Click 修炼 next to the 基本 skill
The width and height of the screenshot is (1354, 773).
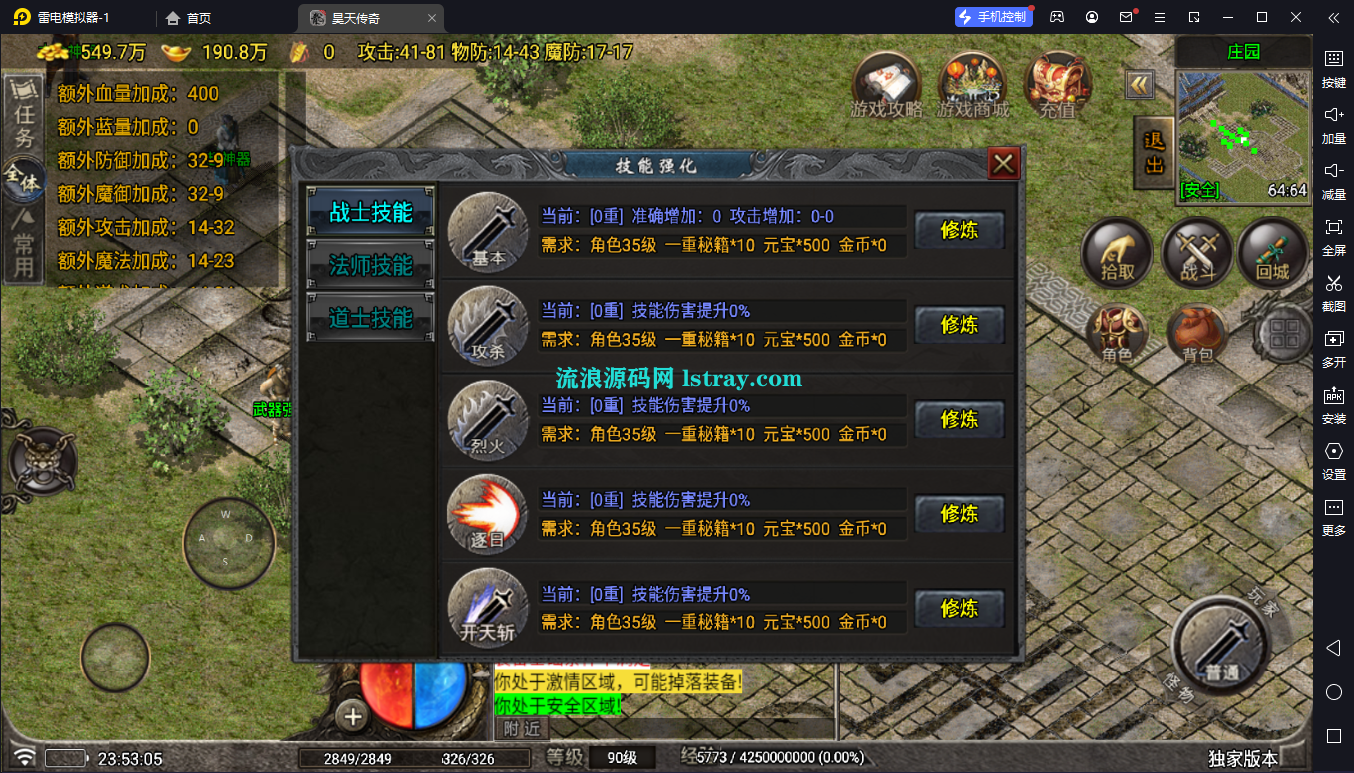959,230
